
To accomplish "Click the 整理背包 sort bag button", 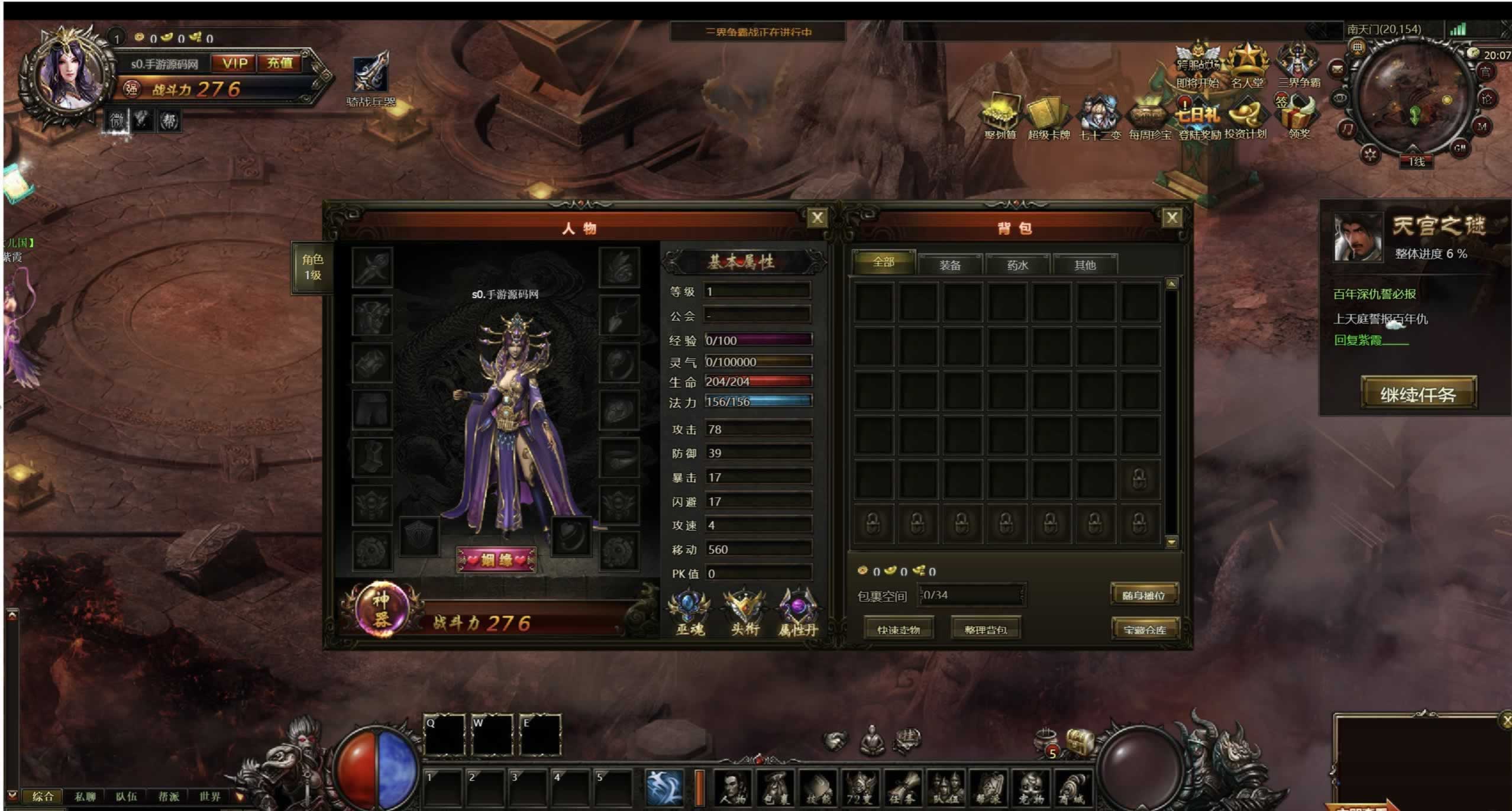I will tap(986, 629).
